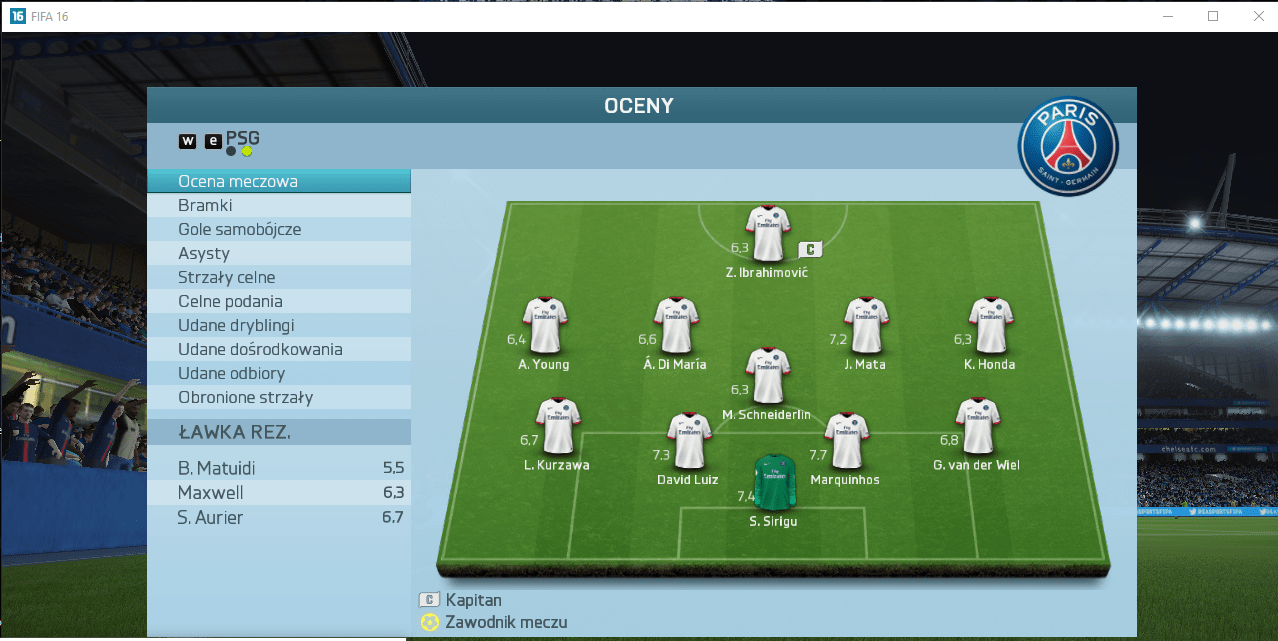Image resolution: width=1278 pixels, height=641 pixels.
Task: View Udane dryblingi stats
Action: tap(278, 326)
